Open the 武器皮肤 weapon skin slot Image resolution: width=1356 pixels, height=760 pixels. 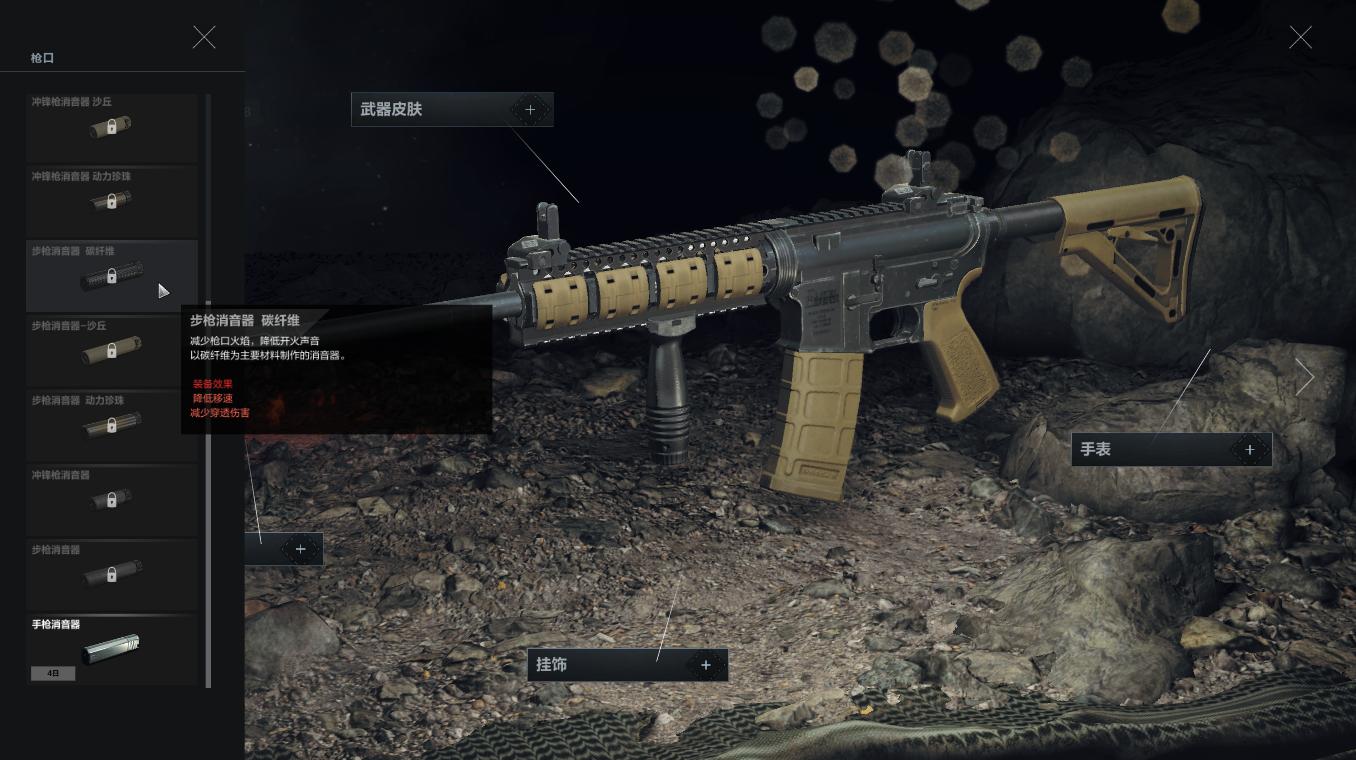(x=452, y=109)
